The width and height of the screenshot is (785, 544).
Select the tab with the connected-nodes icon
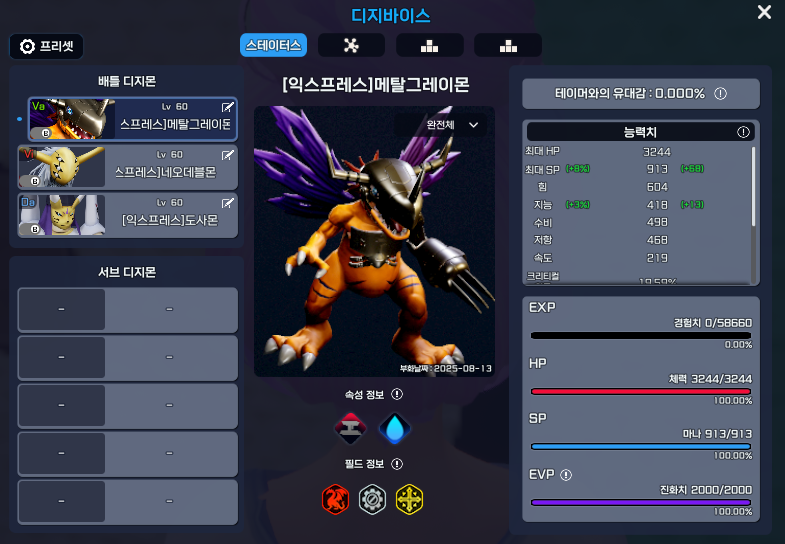[351, 45]
